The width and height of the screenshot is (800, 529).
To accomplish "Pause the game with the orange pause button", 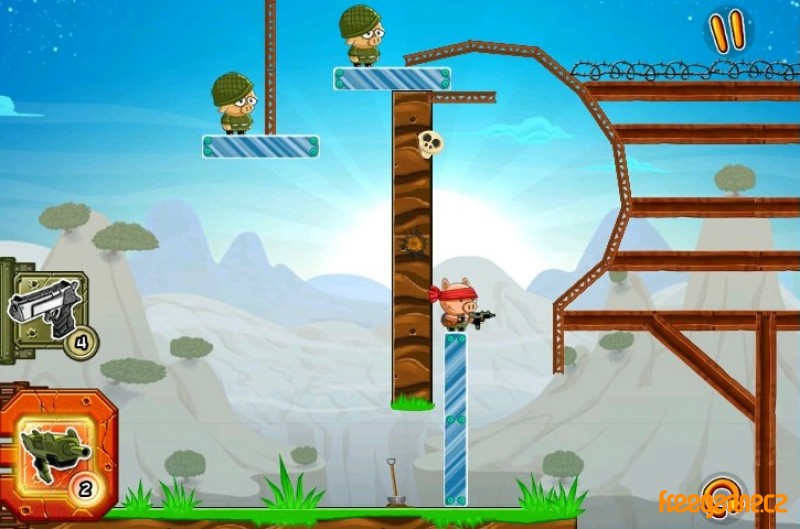I will [x=728, y=32].
